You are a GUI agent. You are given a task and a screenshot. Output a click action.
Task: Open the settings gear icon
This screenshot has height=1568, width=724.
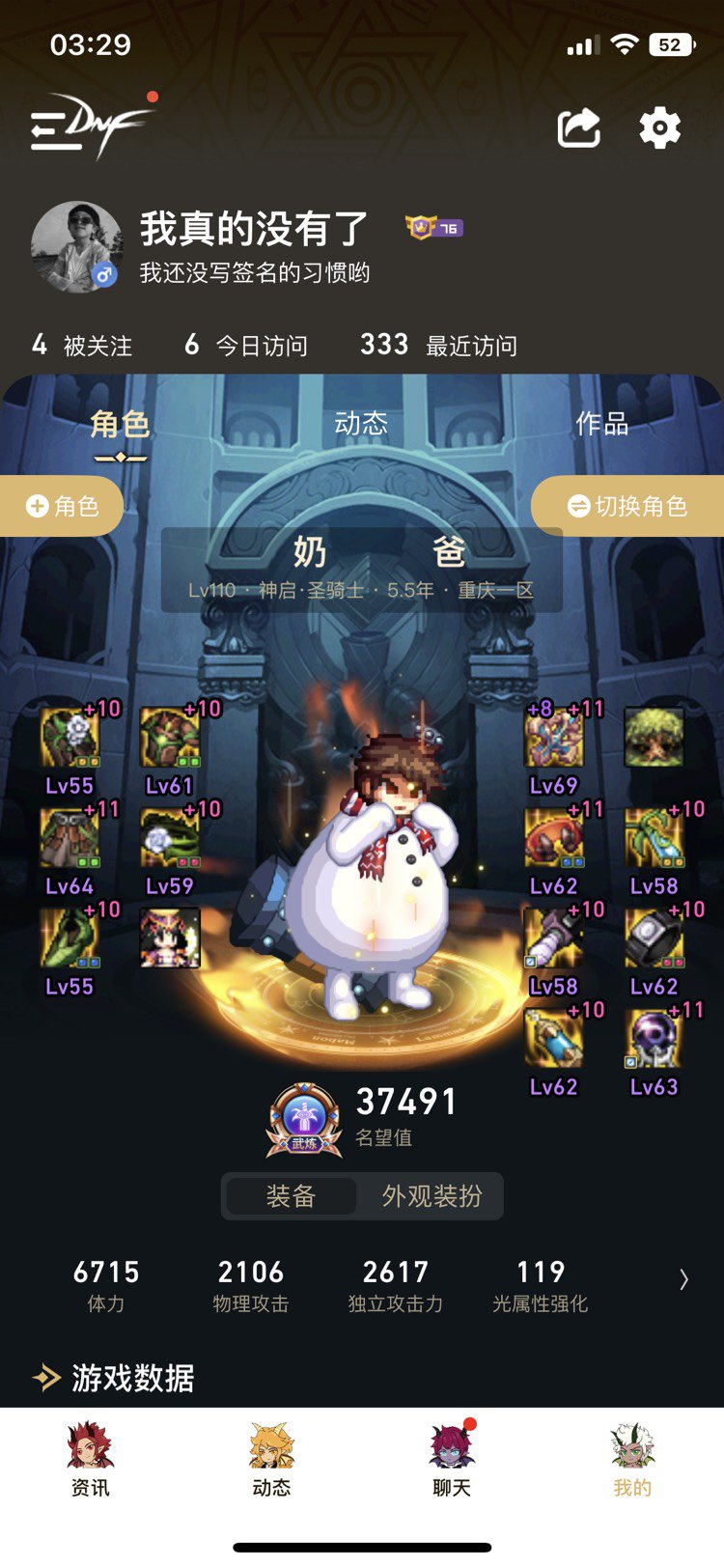(660, 128)
